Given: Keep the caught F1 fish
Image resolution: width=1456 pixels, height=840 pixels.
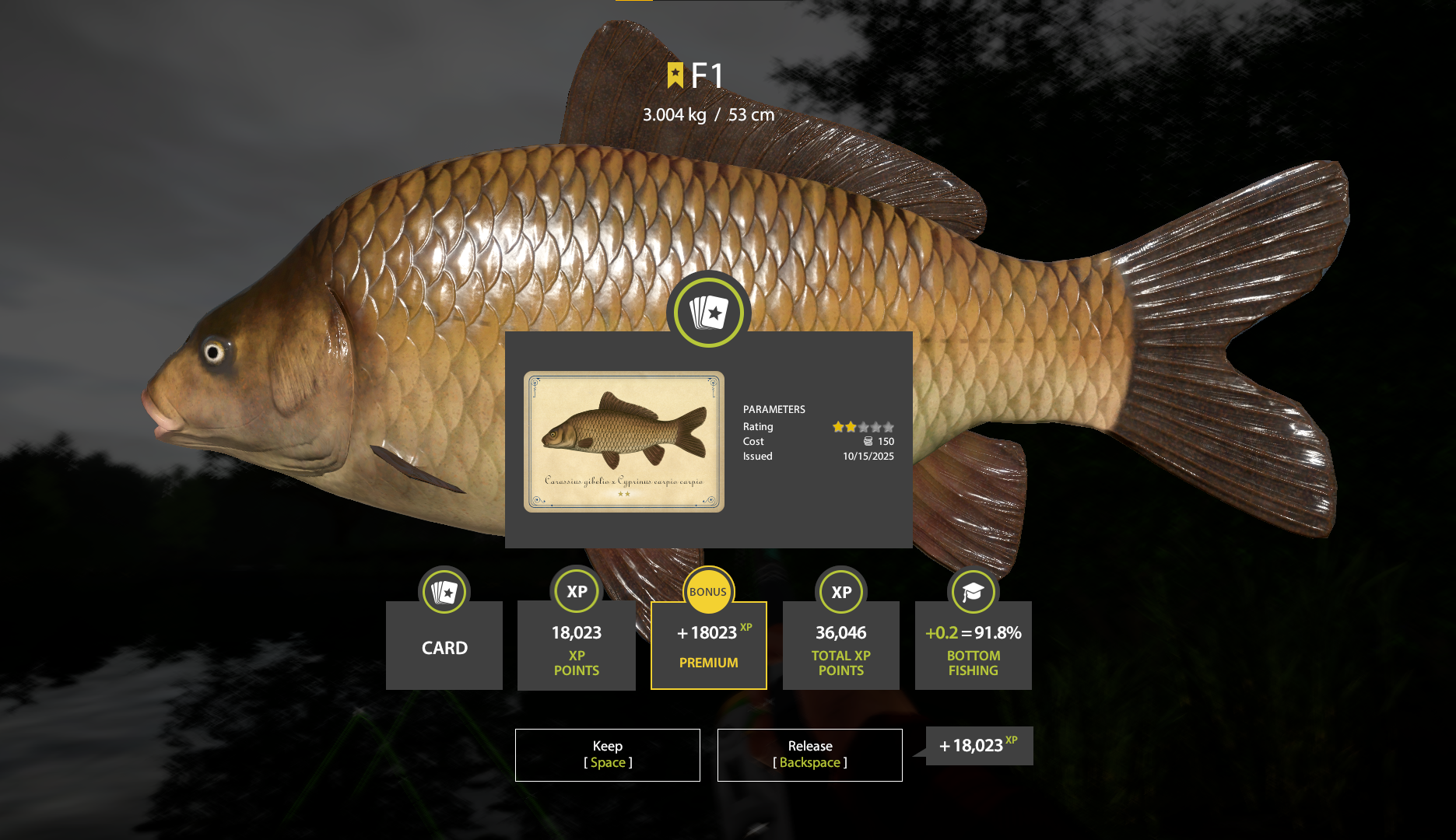Looking at the screenshot, I should tap(607, 754).
